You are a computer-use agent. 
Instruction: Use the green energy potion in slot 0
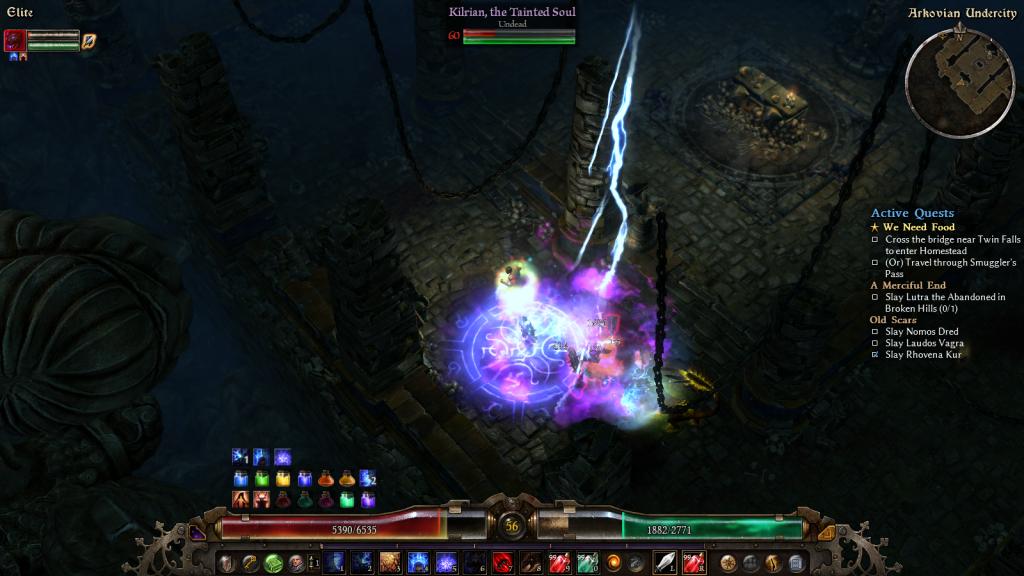click(x=587, y=562)
